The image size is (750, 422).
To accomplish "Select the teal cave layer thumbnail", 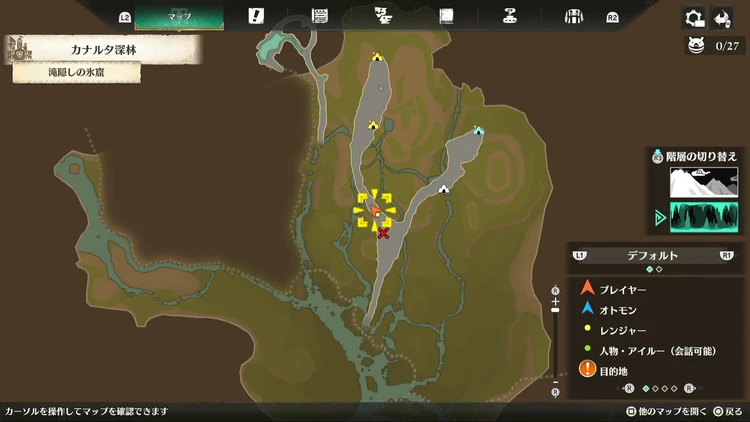I will (x=703, y=216).
